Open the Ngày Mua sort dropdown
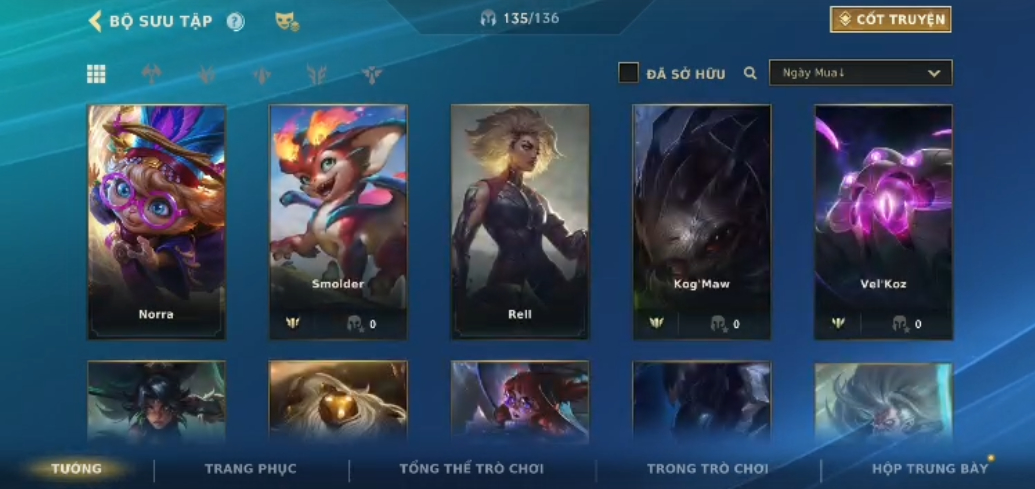This screenshot has width=1035, height=489. (x=860, y=73)
